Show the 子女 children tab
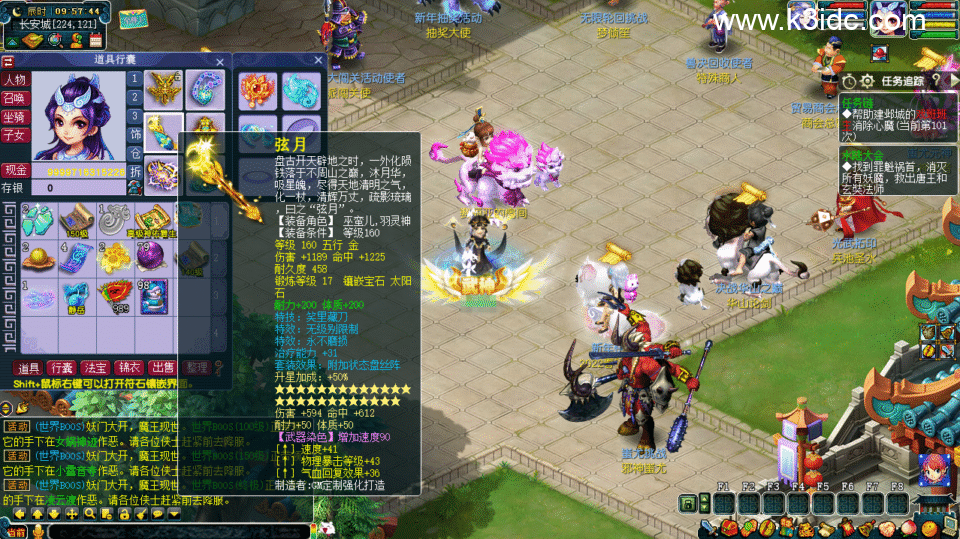This screenshot has height=539, width=960. (x=15, y=134)
